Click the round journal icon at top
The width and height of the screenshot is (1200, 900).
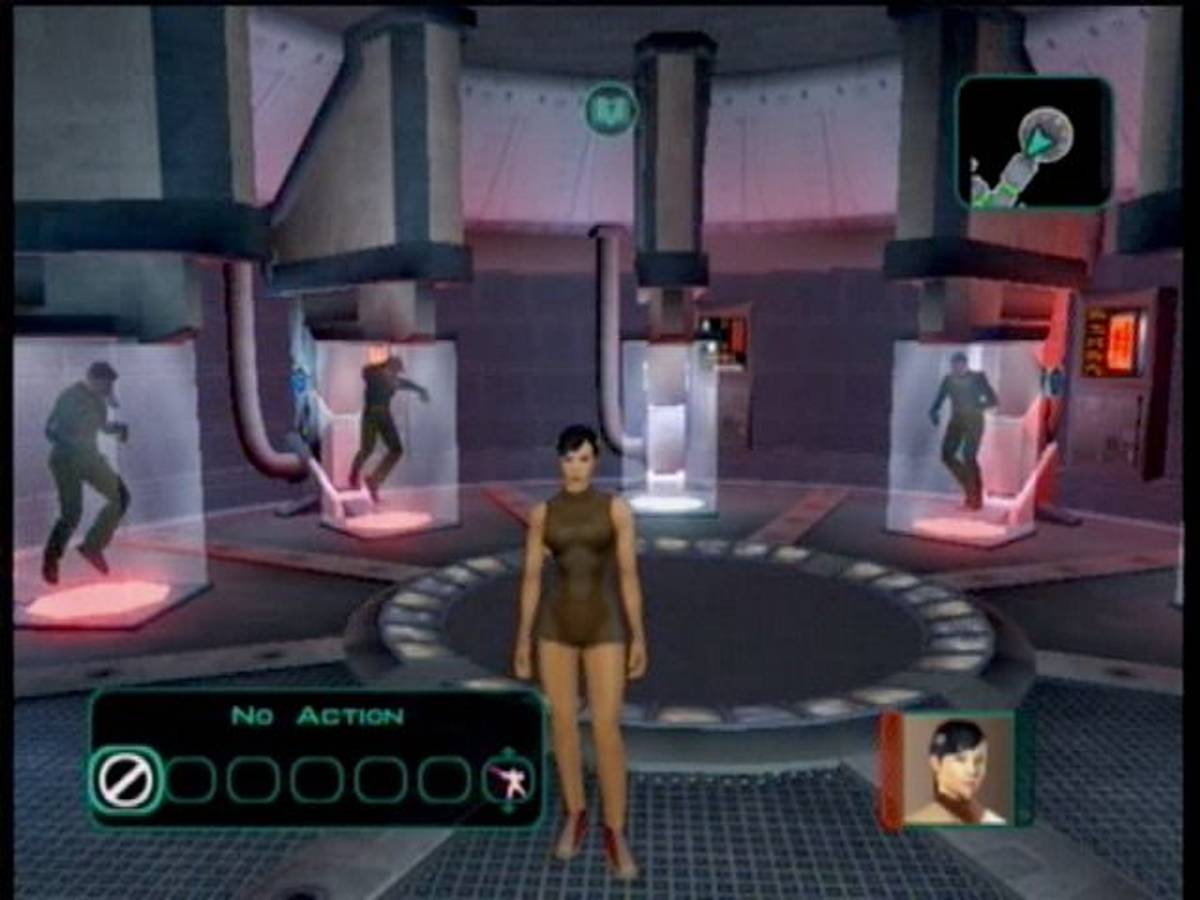pyautogui.click(x=611, y=108)
